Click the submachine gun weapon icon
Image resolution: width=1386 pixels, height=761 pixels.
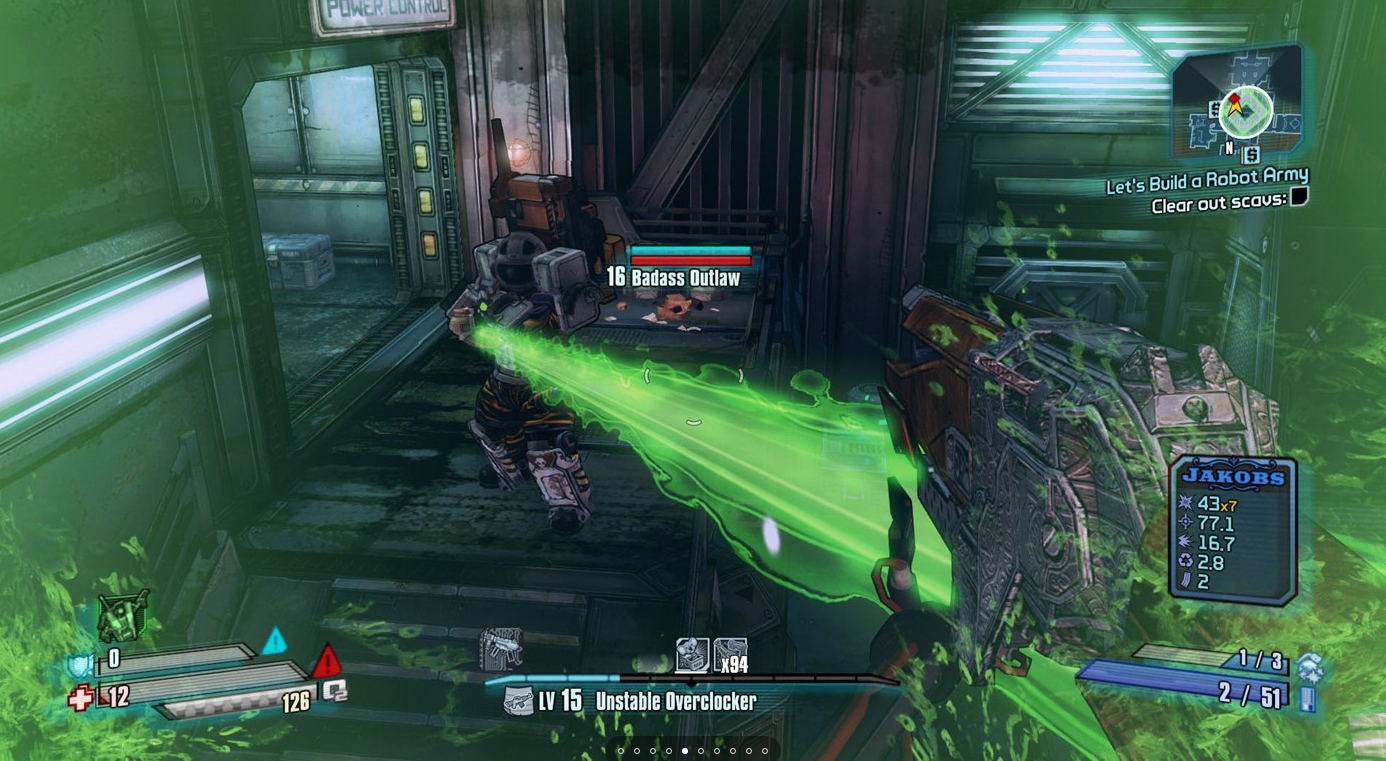(500, 649)
